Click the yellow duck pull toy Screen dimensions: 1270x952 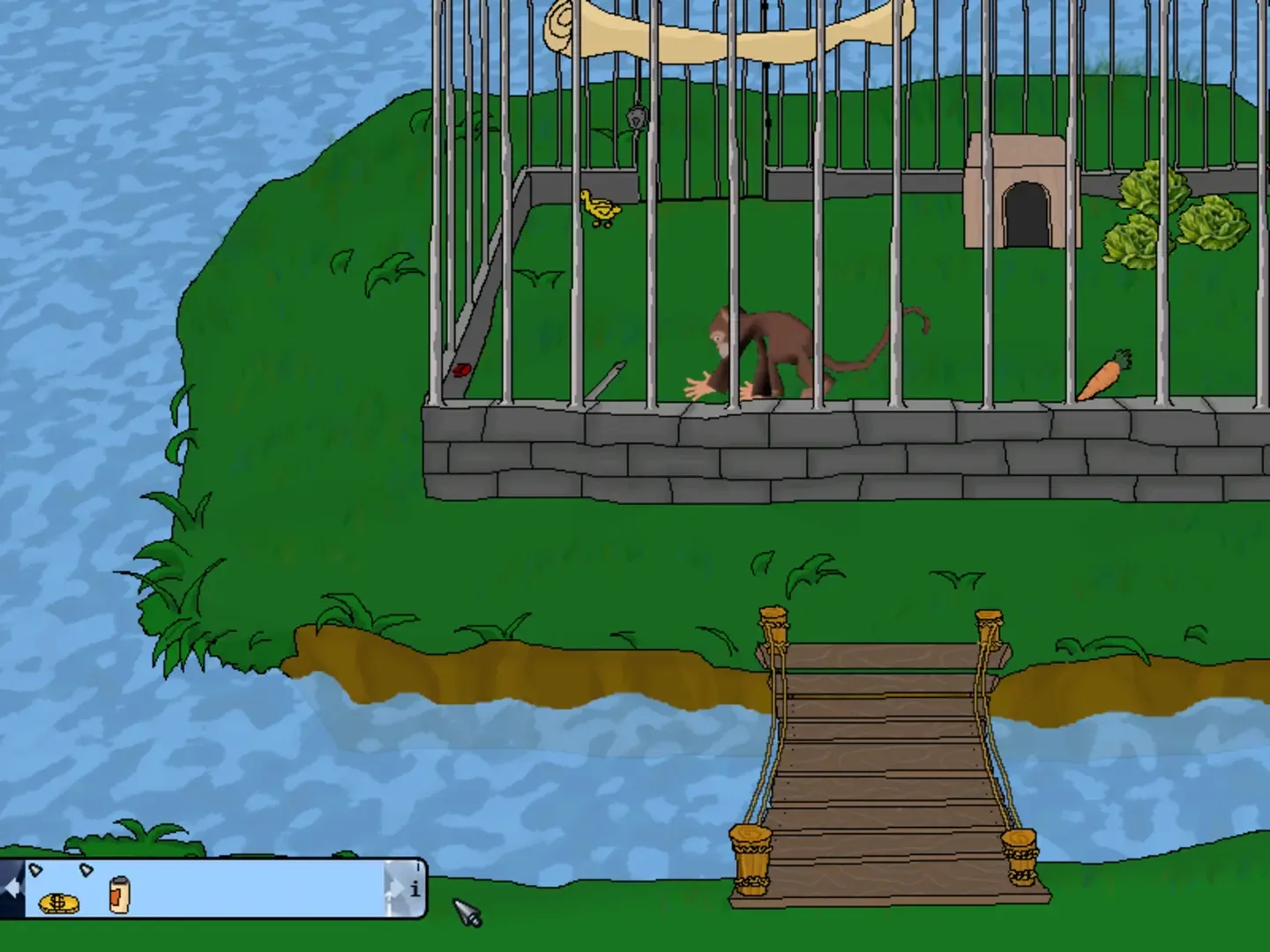click(601, 208)
